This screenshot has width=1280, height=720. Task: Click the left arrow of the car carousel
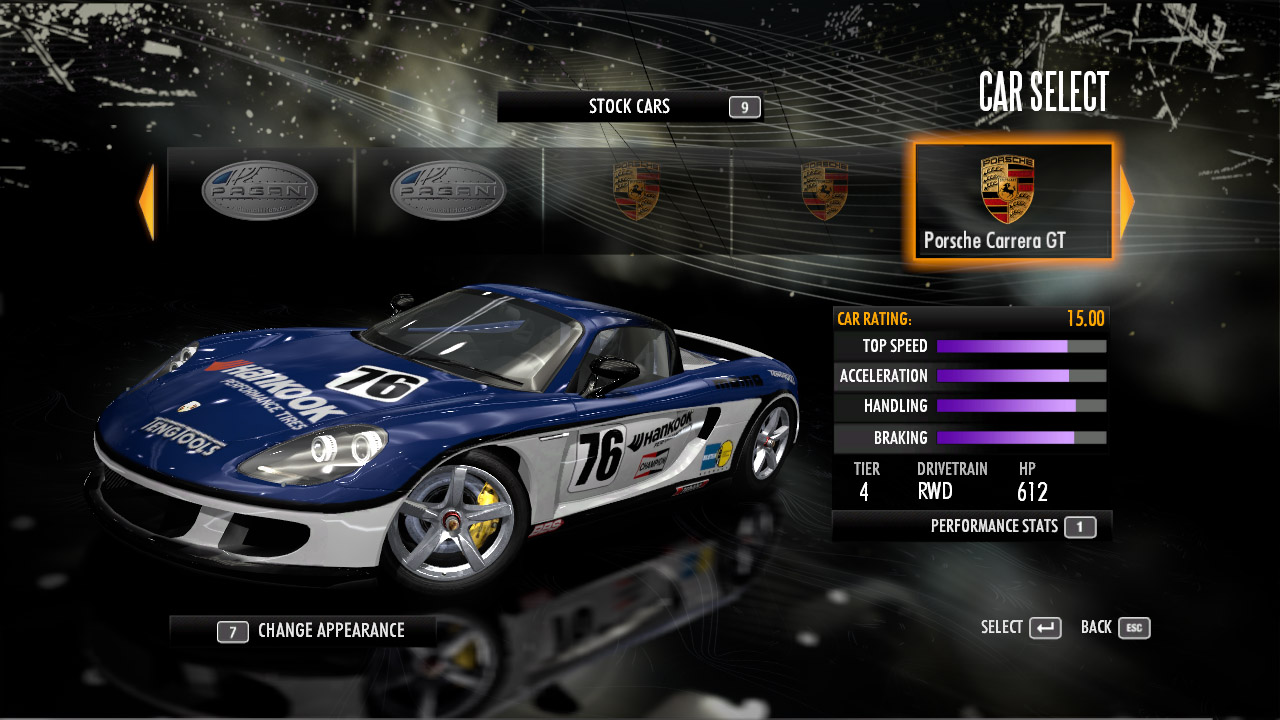point(147,202)
